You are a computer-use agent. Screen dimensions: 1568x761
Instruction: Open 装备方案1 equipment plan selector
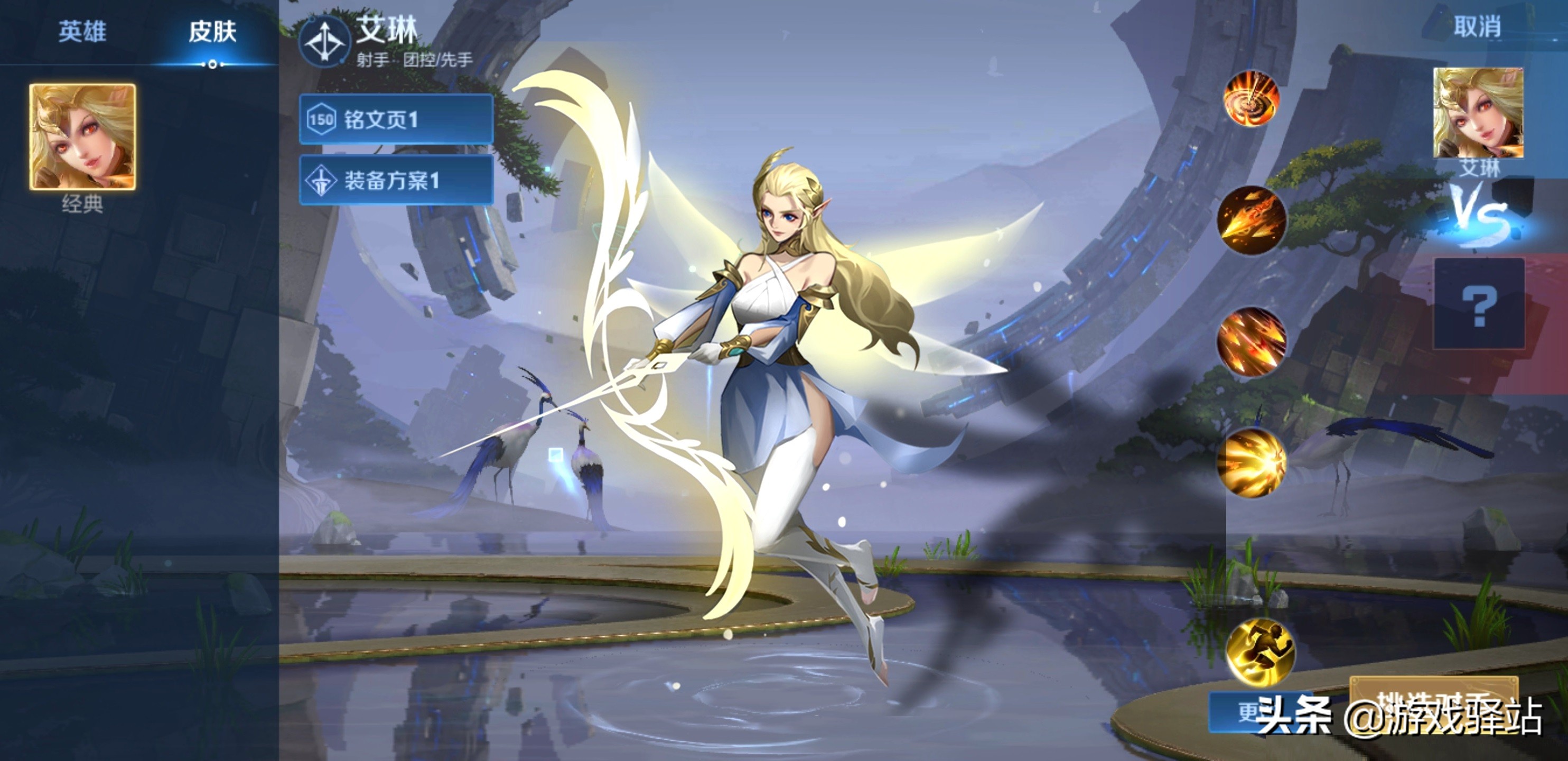[396, 180]
